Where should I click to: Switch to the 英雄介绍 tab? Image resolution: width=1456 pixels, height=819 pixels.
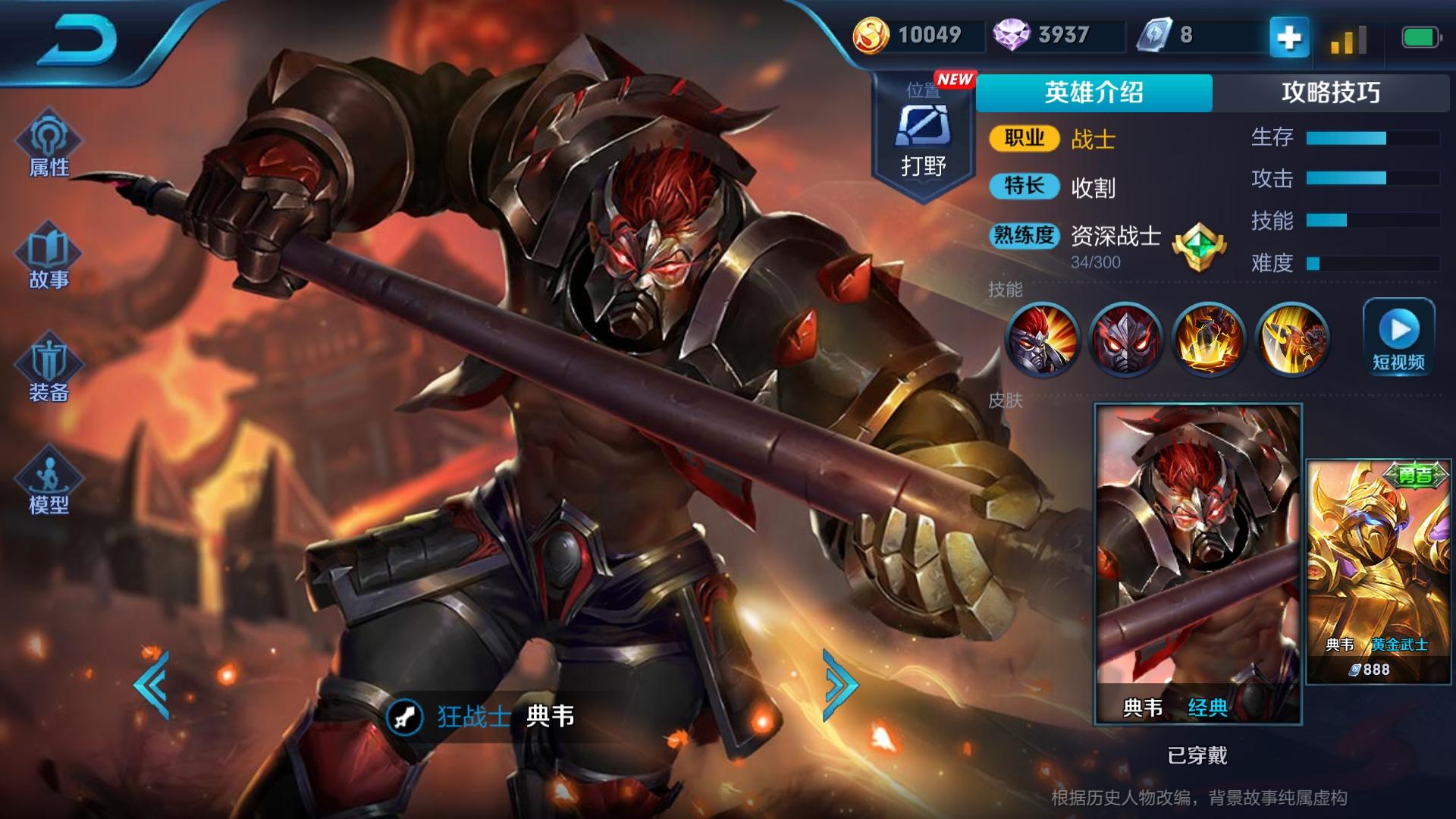pos(1094,93)
